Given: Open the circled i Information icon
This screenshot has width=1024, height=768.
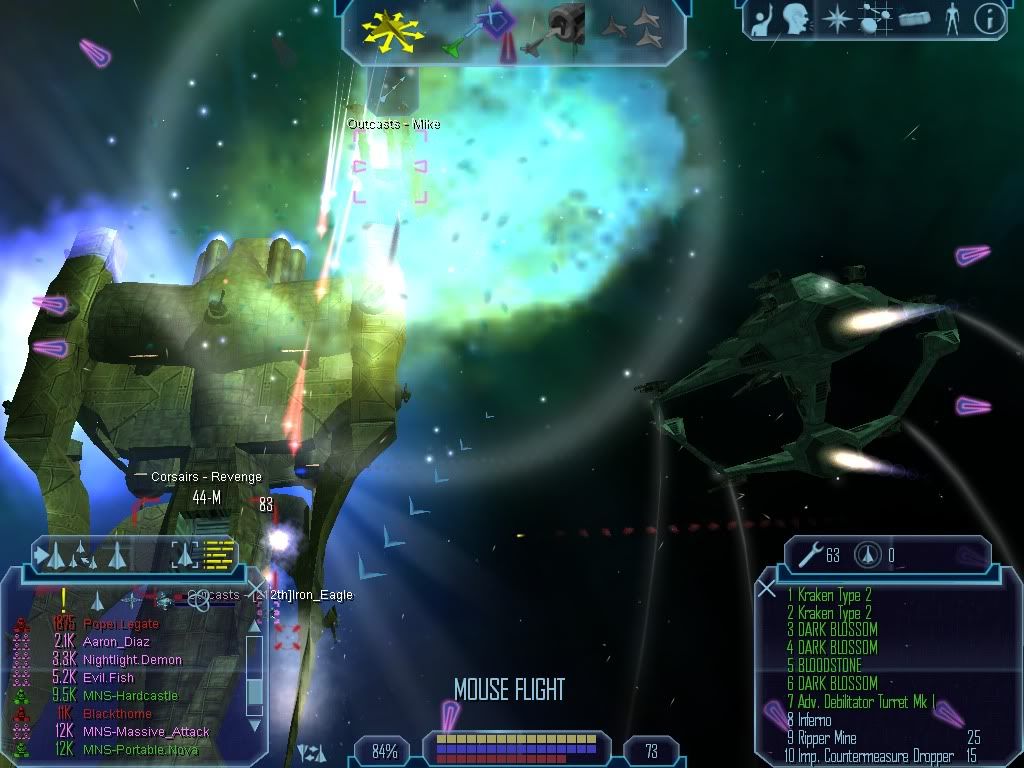Looking at the screenshot, I should click(988, 19).
